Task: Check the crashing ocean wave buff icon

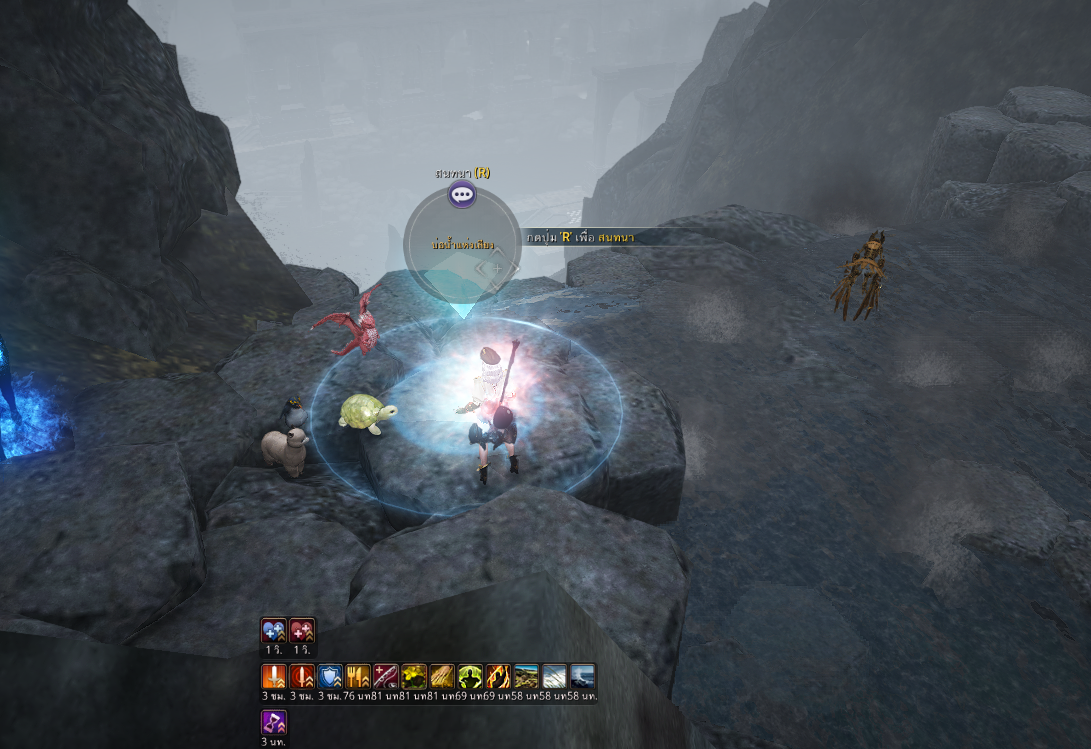Action: (x=582, y=677)
